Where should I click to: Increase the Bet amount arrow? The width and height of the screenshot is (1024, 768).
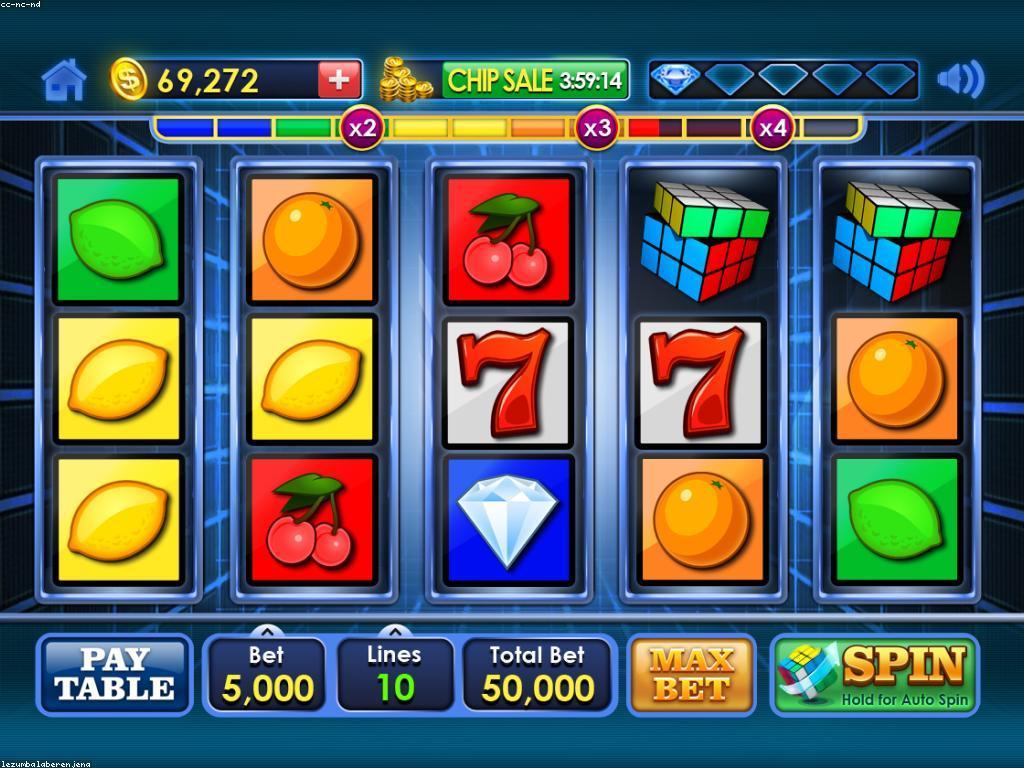(266, 632)
